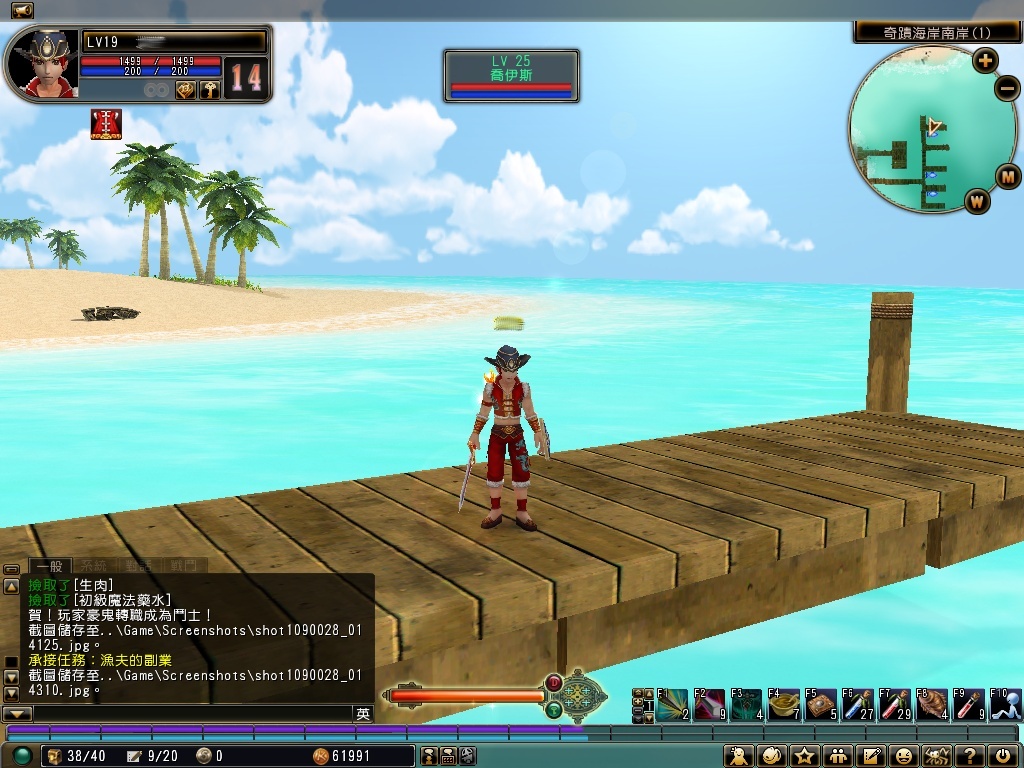Click the power button to exit

[x=1002, y=756]
